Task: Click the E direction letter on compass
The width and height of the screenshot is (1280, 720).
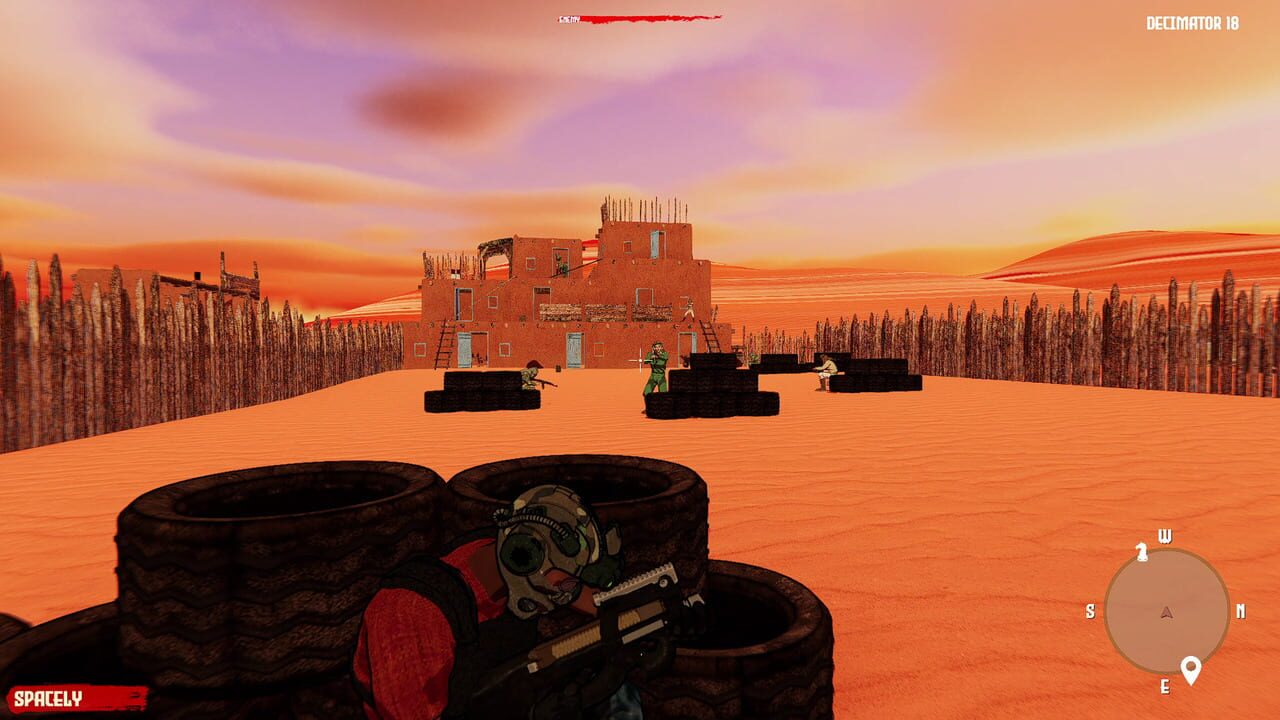Action: click(1165, 686)
